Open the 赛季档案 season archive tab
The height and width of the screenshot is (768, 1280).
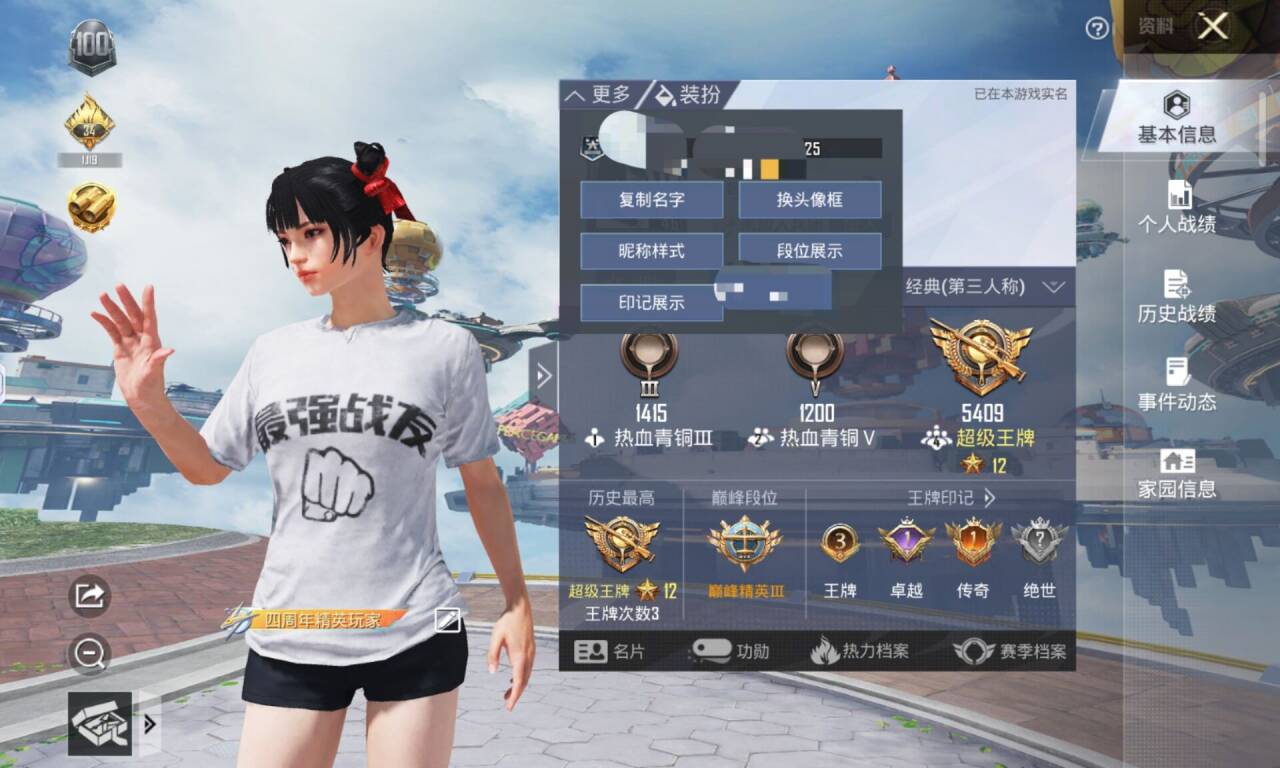pos(1013,651)
